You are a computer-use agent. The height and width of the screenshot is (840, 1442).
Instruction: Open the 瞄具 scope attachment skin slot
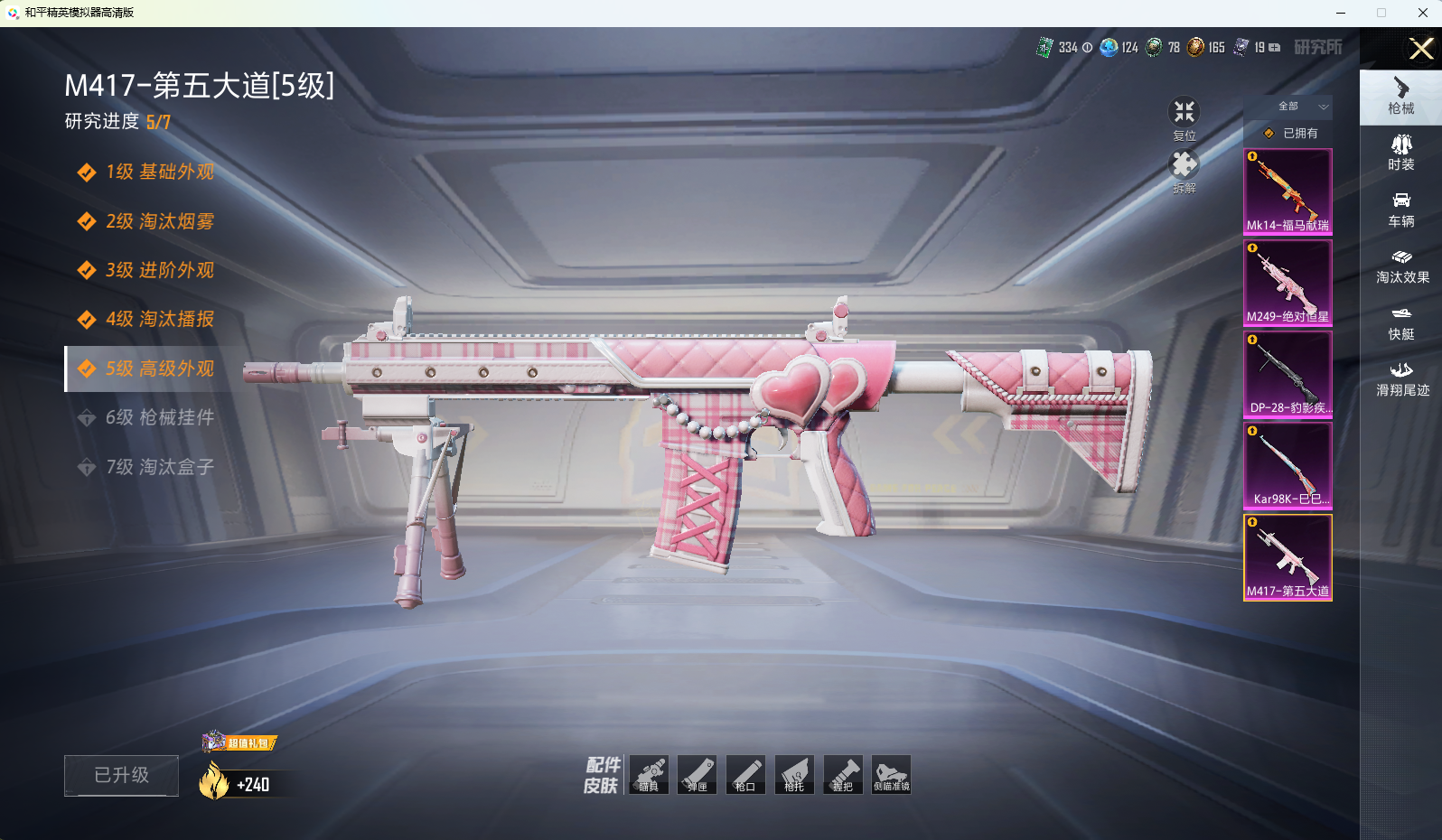pos(649,775)
